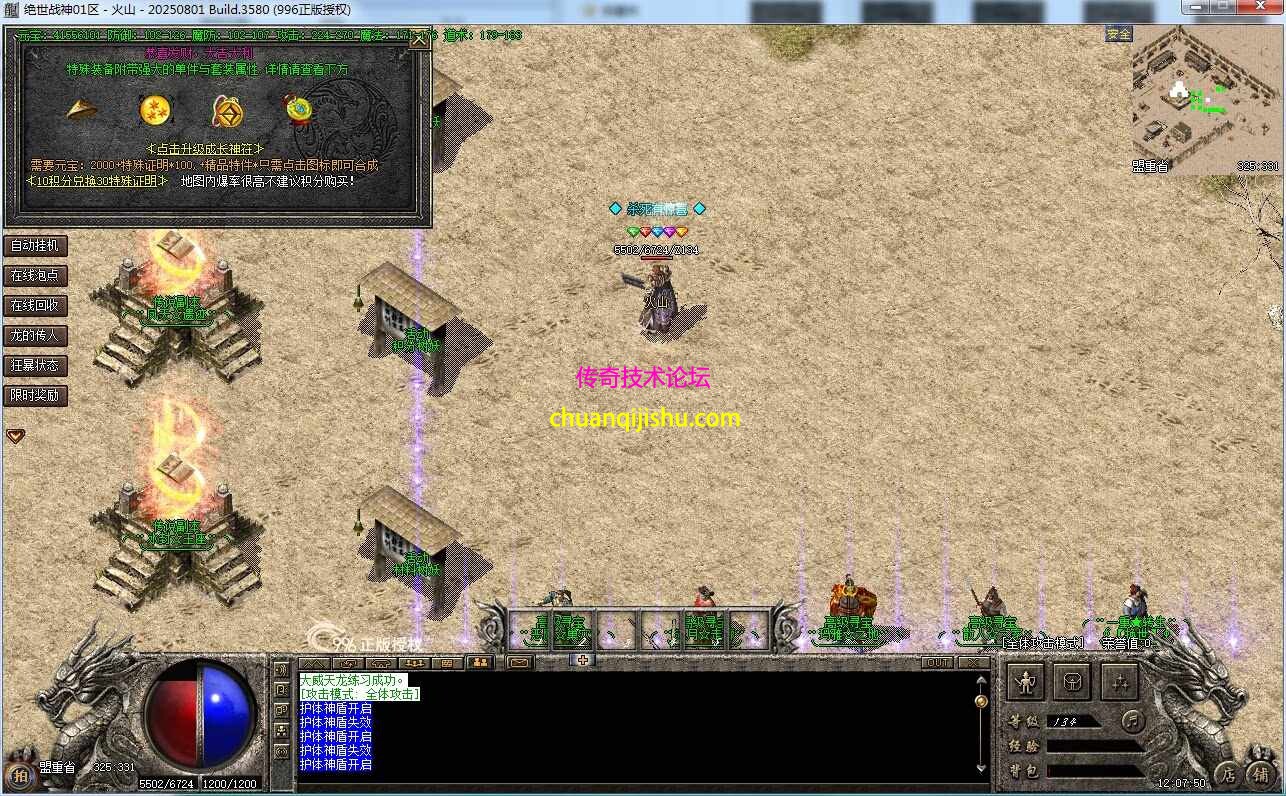Open the 店 shop round button
This screenshot has width=1286, height=796.
pos(1228,774)
